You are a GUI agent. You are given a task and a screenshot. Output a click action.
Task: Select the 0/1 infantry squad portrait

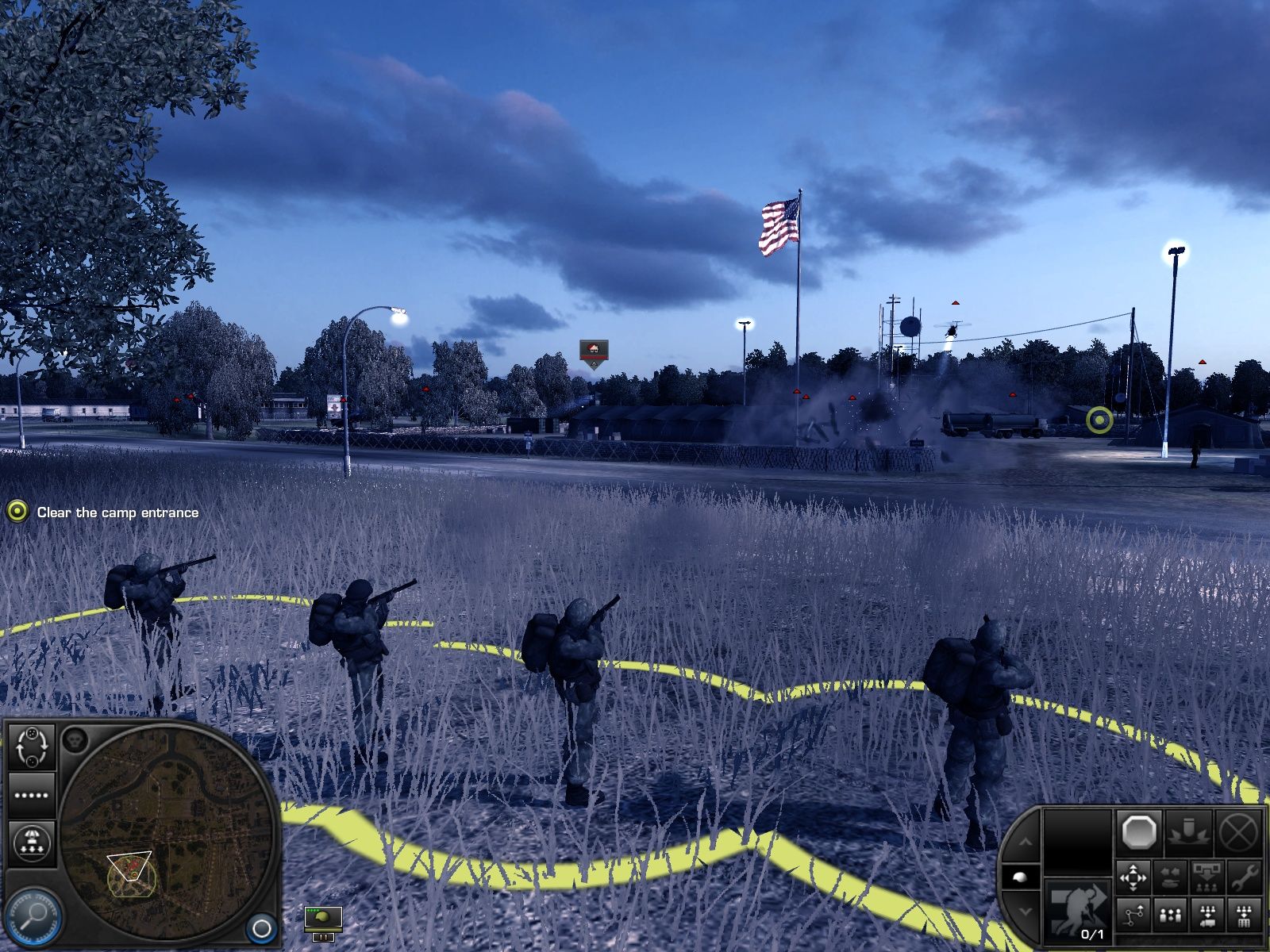1078,909
